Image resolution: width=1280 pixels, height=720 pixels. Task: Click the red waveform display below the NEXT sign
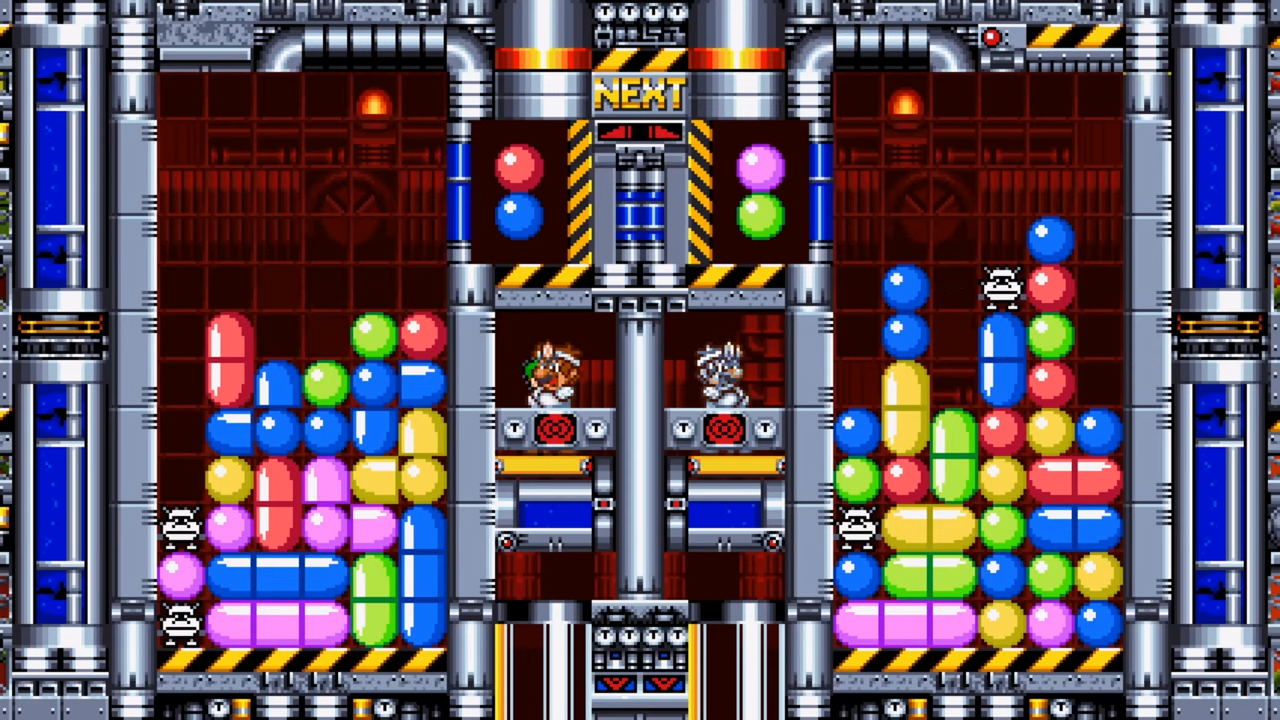click(x=640, y=131)
